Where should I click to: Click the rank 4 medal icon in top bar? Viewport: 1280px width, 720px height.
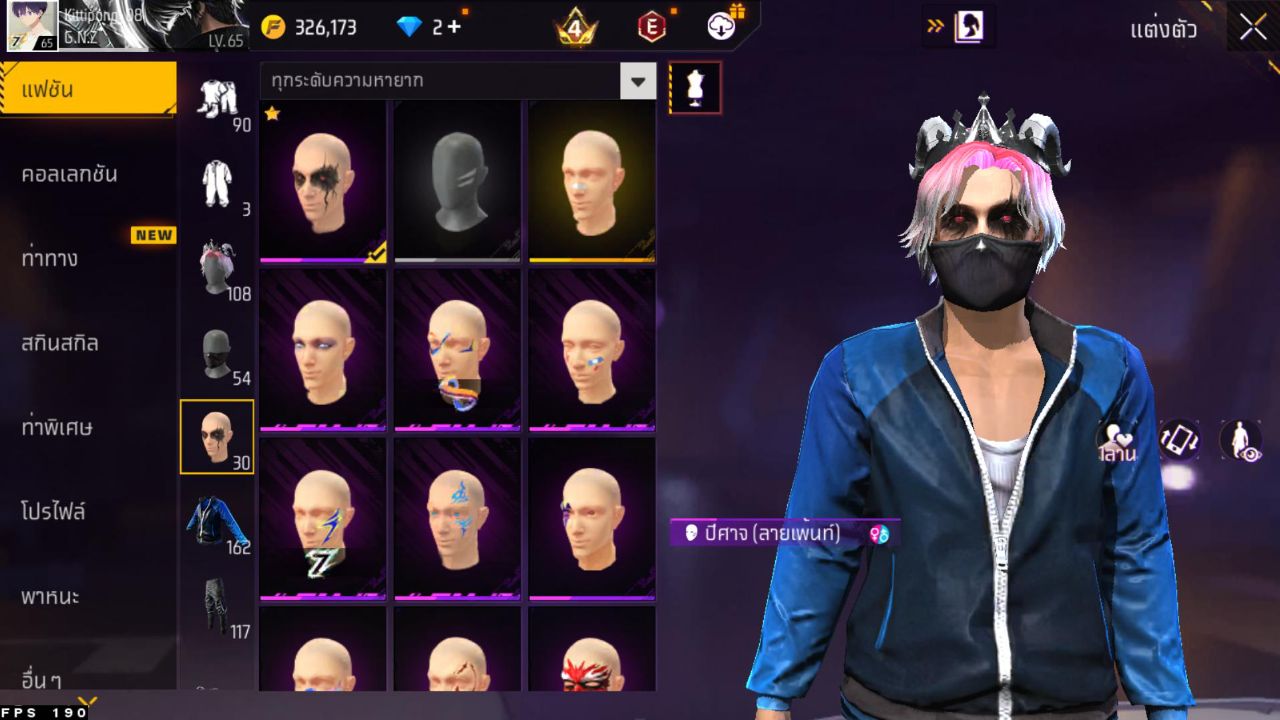coord(575,24)
